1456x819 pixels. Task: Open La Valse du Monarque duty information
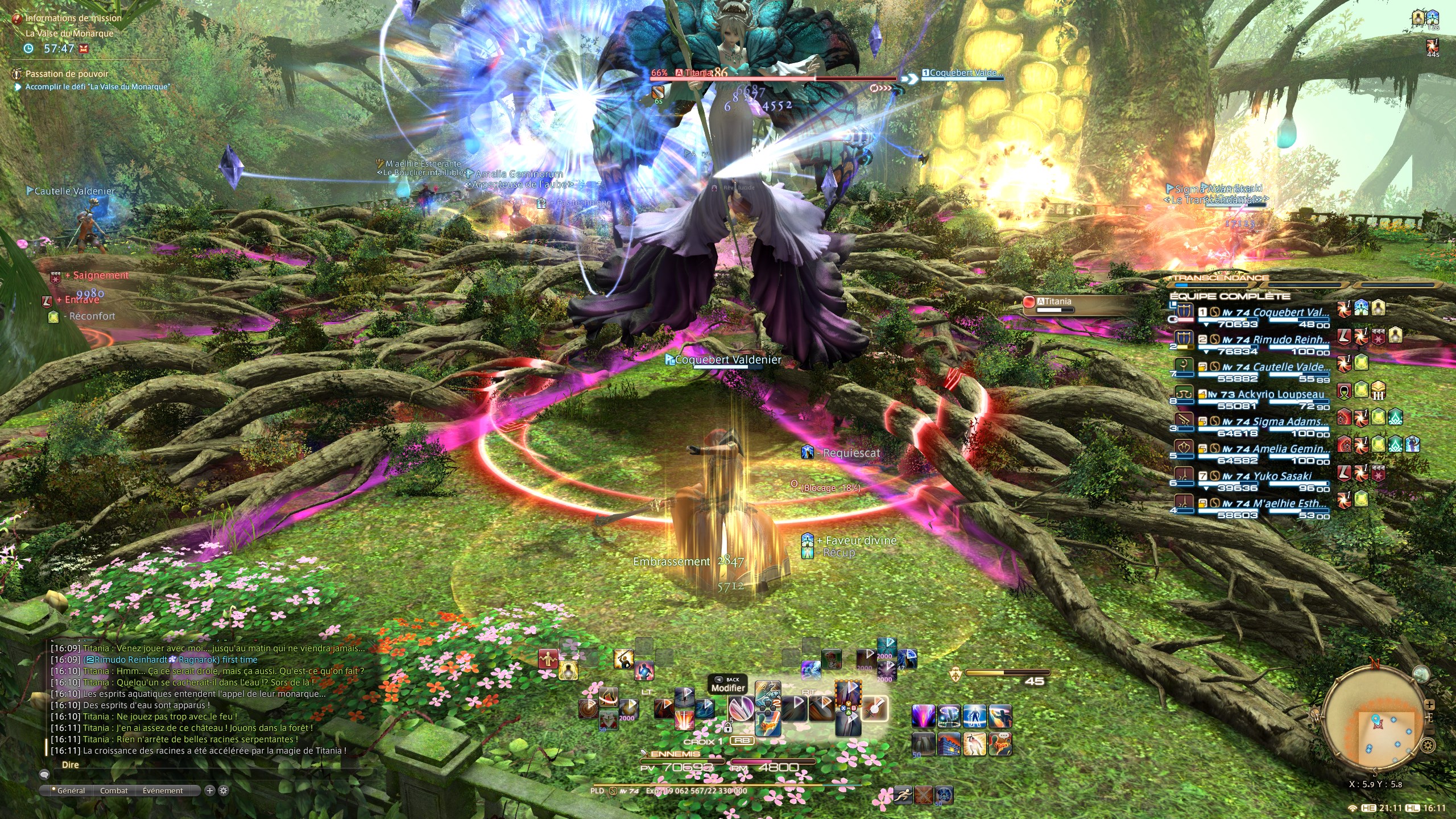69,34
